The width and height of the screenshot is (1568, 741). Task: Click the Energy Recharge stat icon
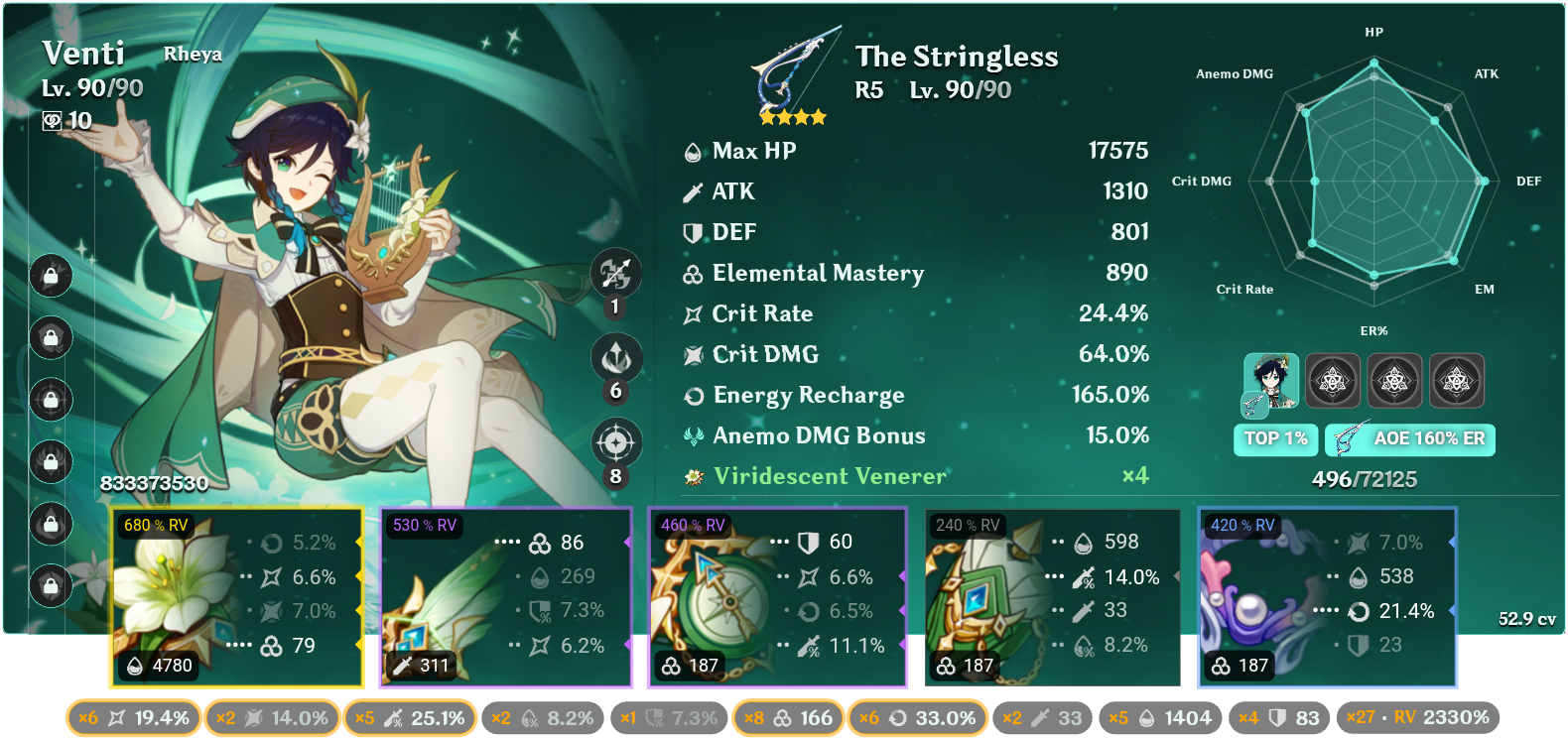(692, 395)
